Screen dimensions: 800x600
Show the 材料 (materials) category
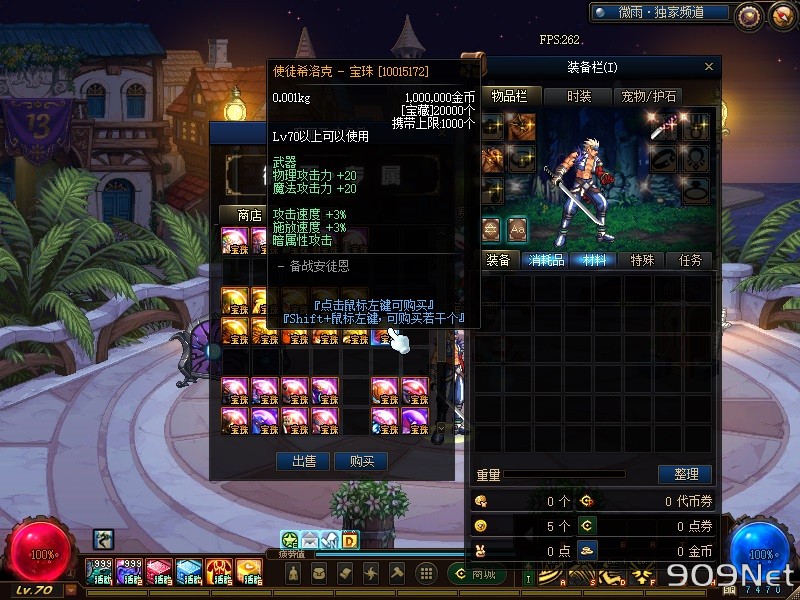[x=594, y=260]
